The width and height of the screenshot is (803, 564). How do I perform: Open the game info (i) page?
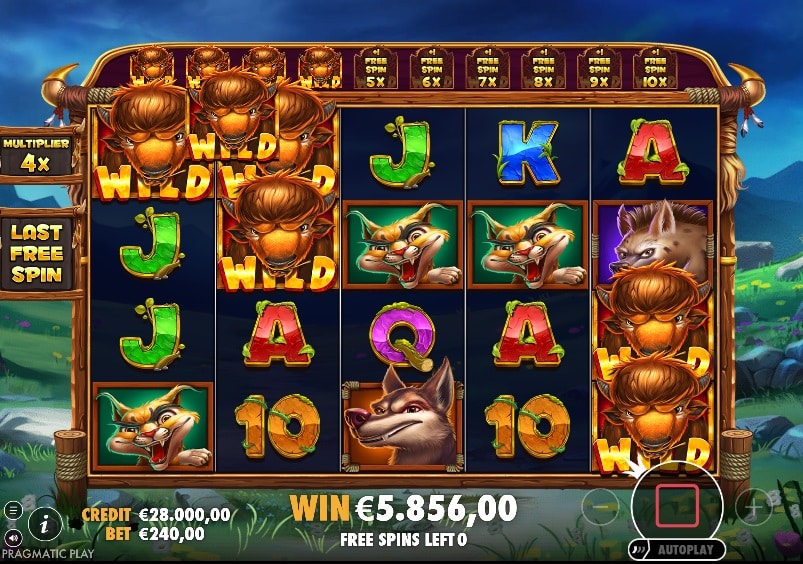pyautogui.click(x=44, y=521)
